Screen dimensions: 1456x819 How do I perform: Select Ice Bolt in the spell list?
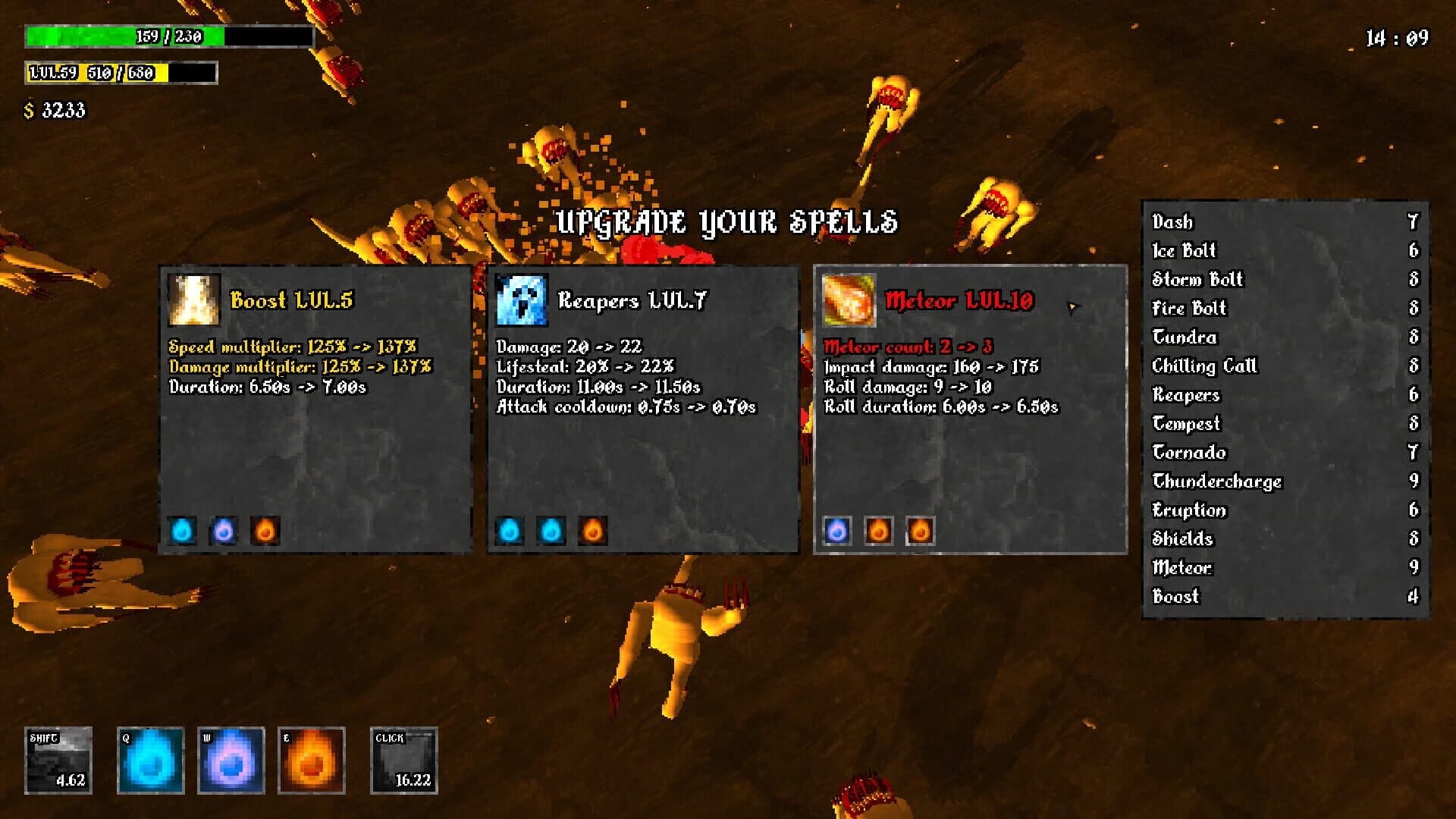tap(1183, 251)
